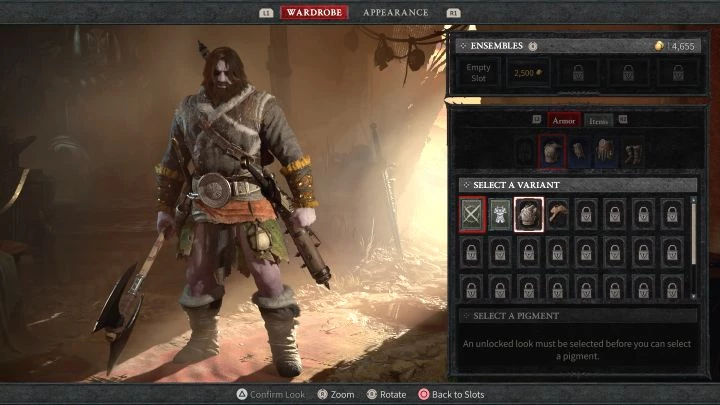Select the Empty Slot ensemble
Screen dimensions: 720x405
click(x=480, y=73)
